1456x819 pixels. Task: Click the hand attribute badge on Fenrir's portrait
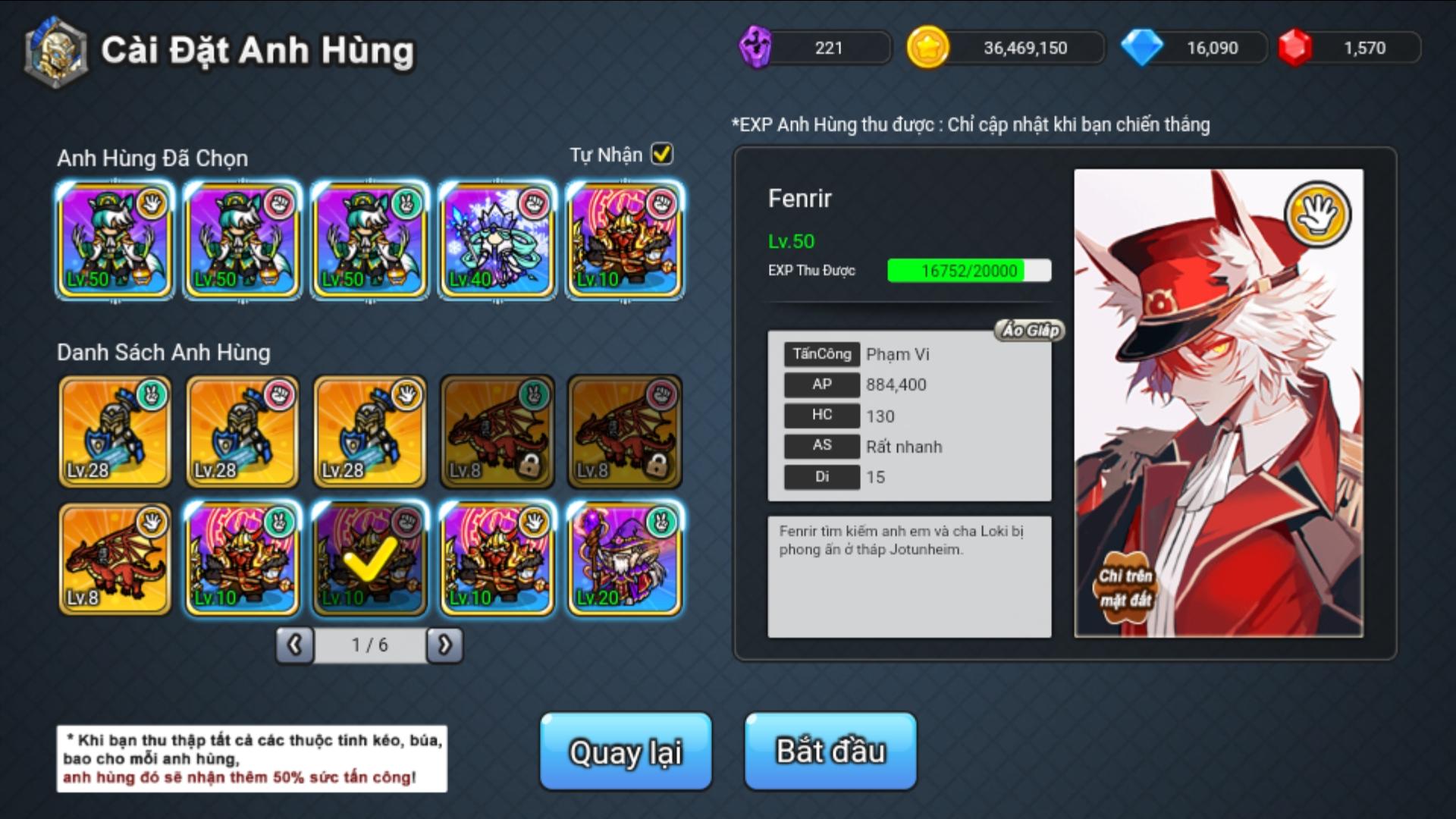point(1318,214)
